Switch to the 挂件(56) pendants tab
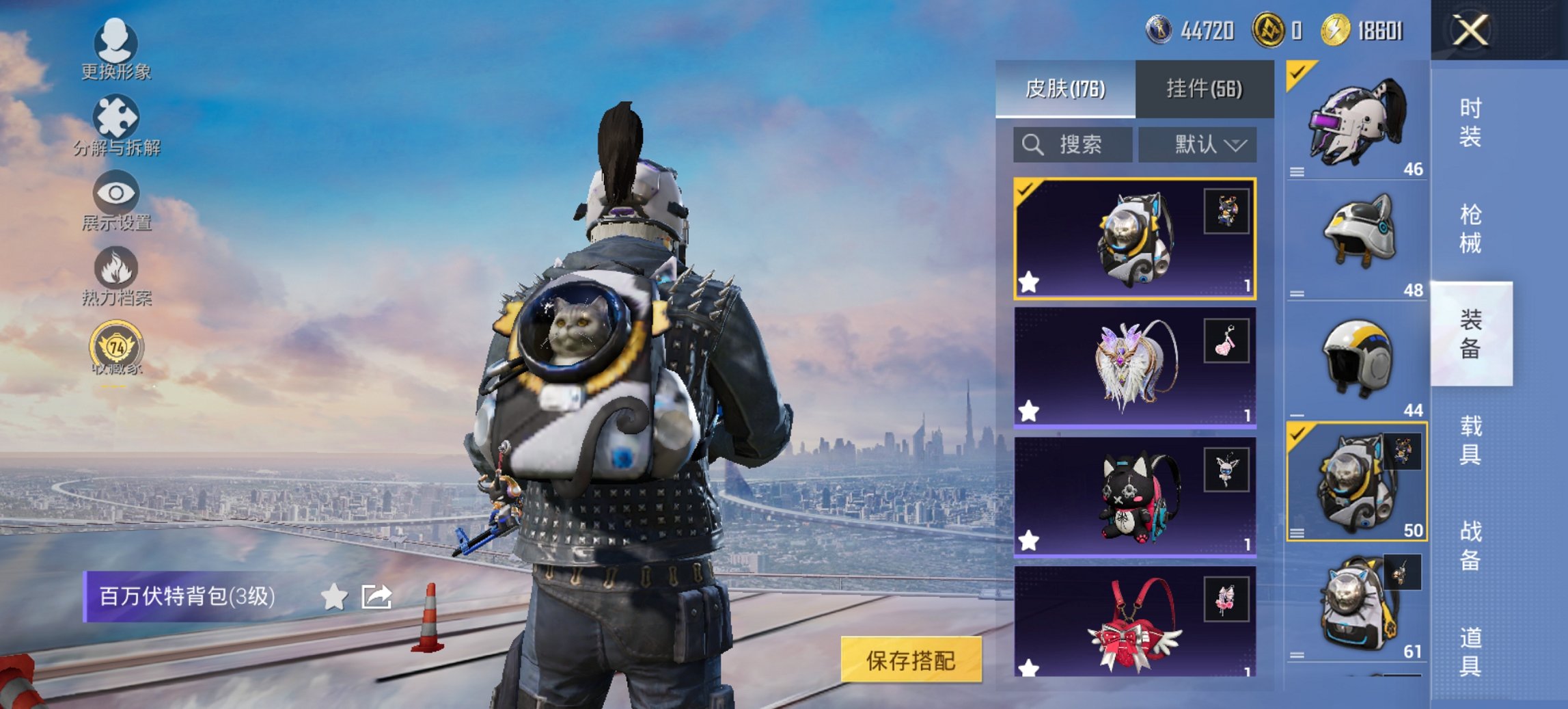Viewport: 1568px width, 709px height. [x=1206, y=89]
